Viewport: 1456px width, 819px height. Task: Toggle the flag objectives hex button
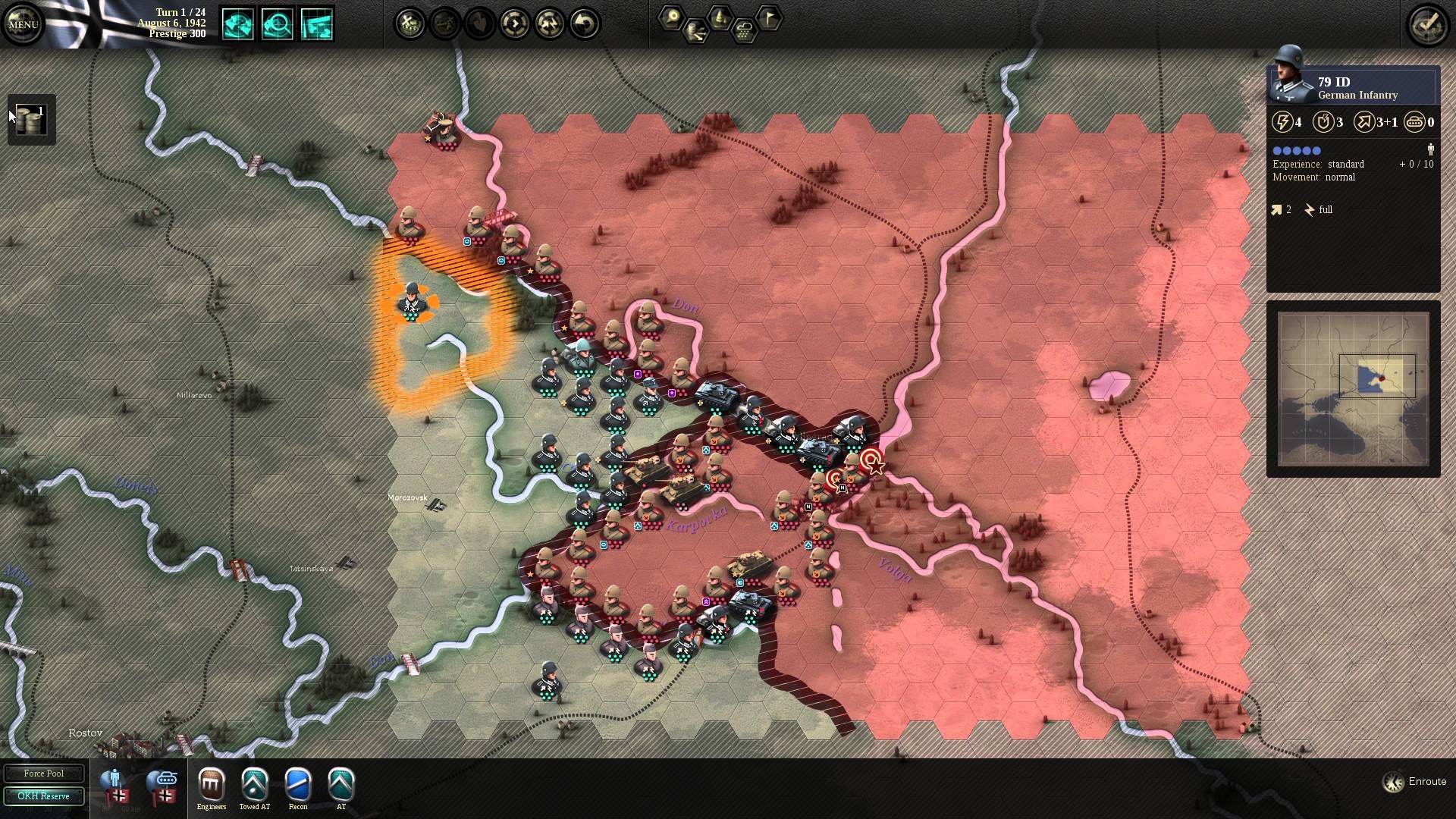click(x=769, y=18)
